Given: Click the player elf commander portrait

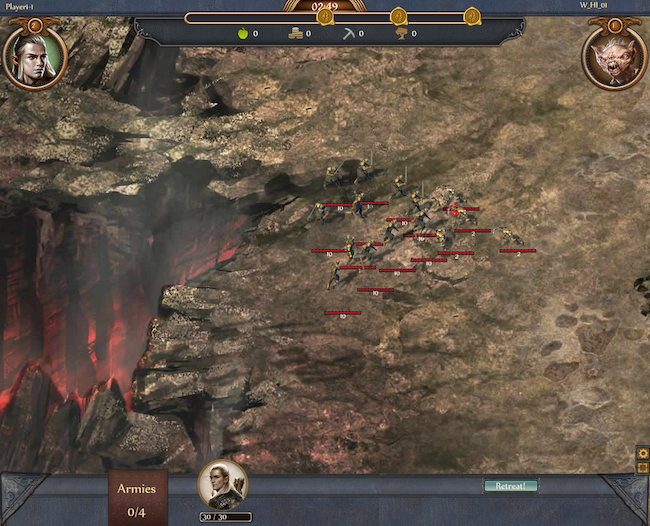Looking at the screenshot, I should tap(35, 56).
